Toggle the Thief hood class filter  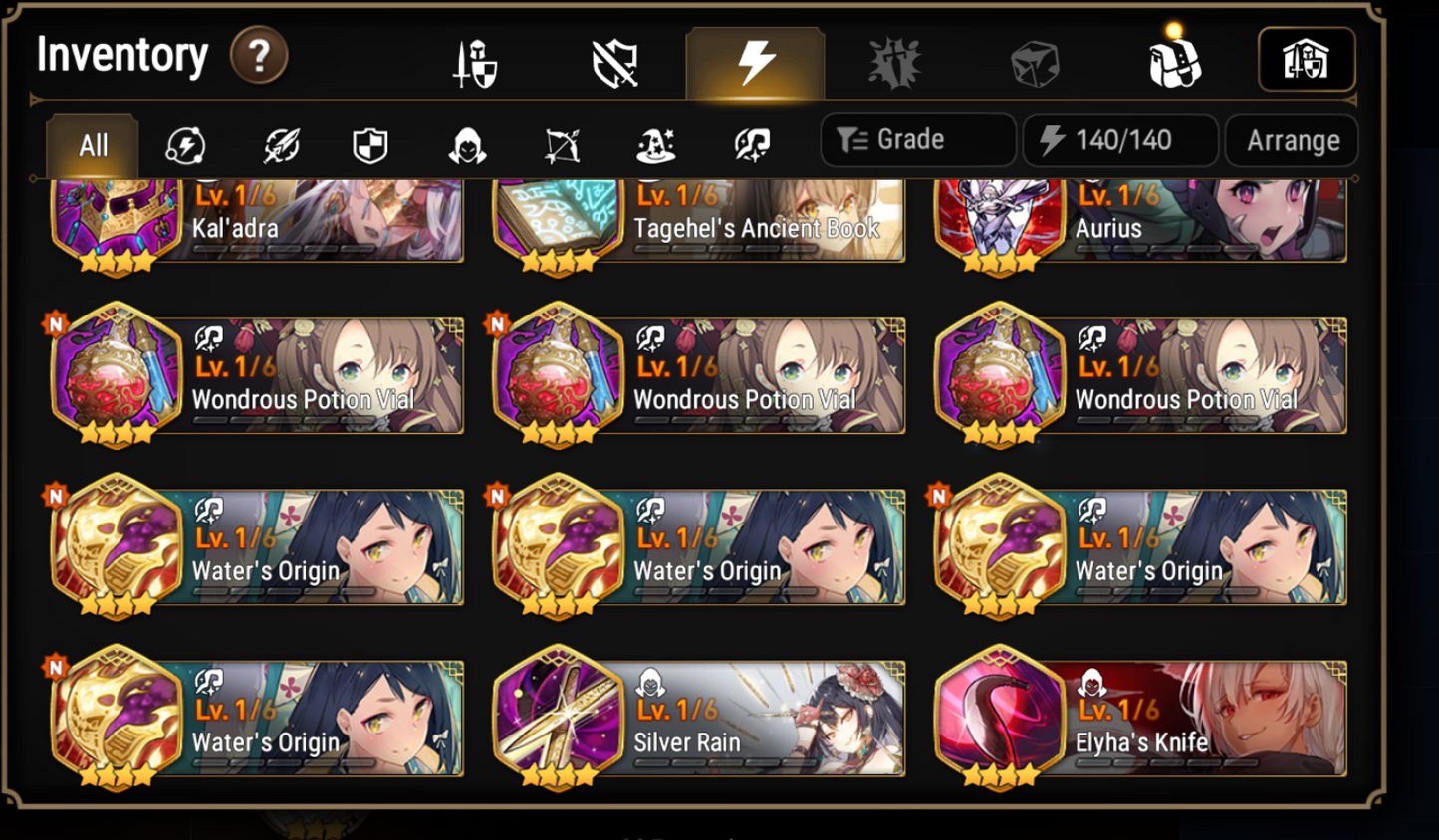click(465, 145)
